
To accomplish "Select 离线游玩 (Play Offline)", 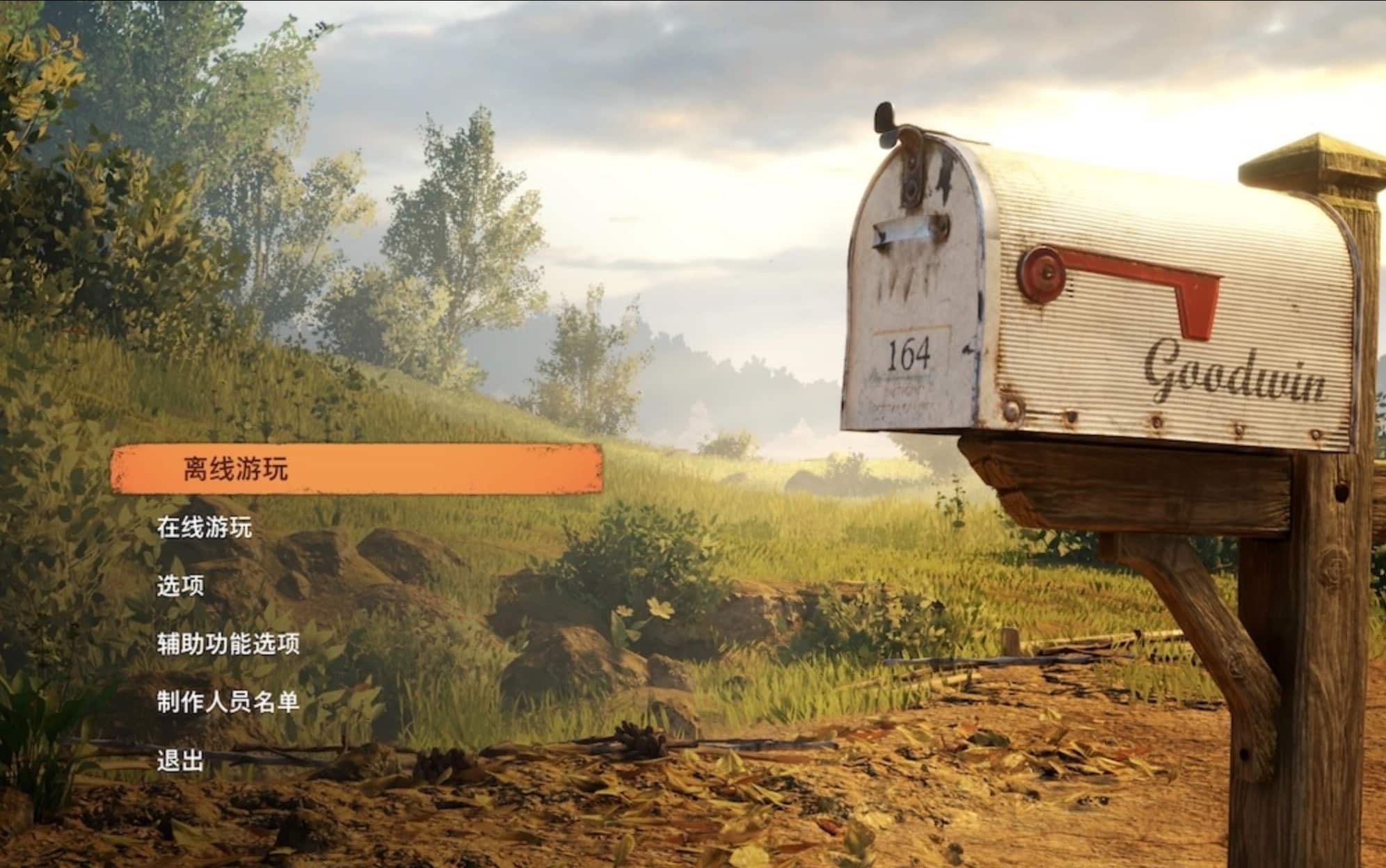I will coord(235,469).
